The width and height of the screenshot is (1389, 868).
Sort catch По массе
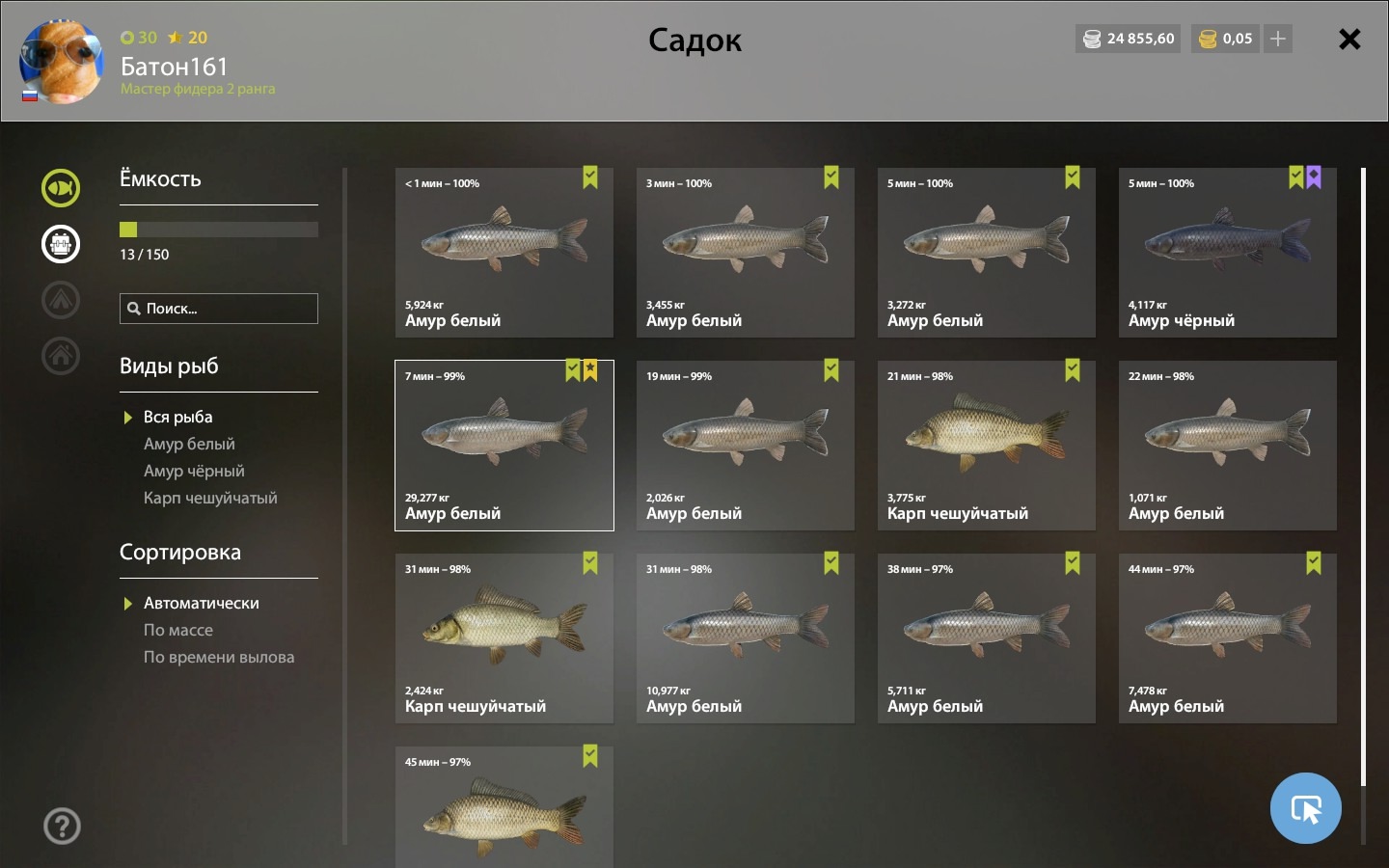point(178,630)
